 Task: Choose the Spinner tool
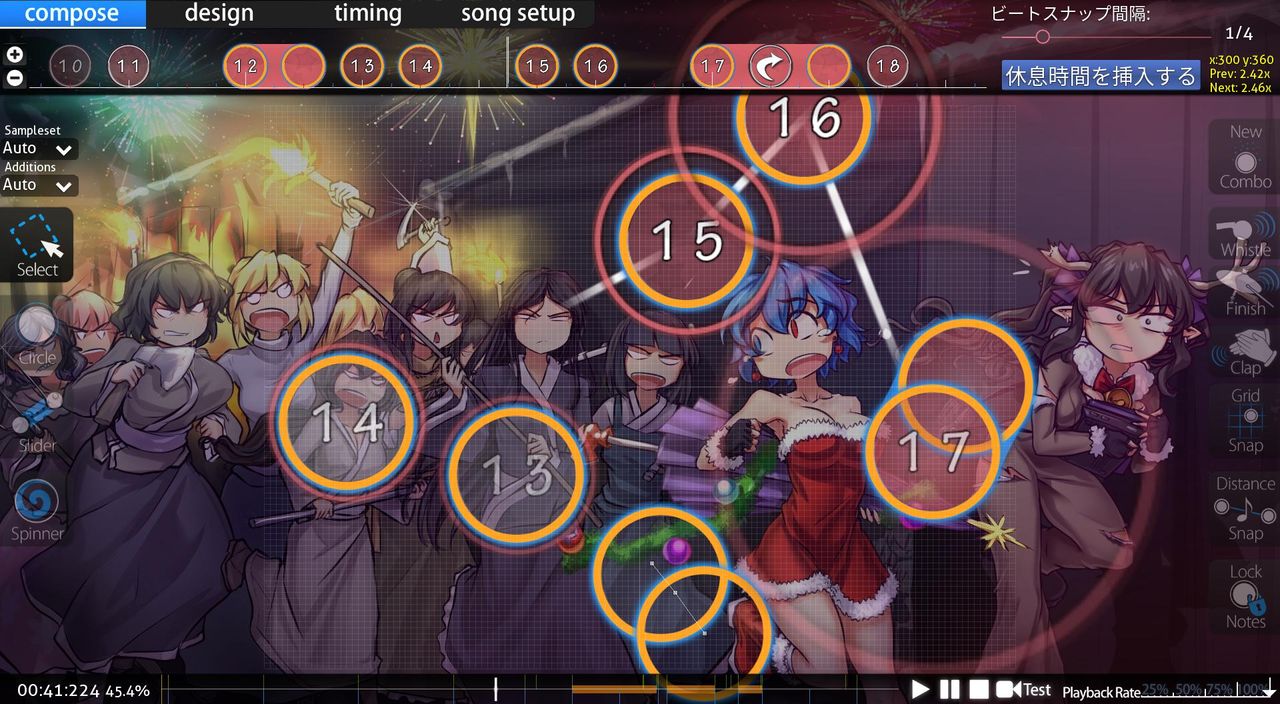click(37, 508)
